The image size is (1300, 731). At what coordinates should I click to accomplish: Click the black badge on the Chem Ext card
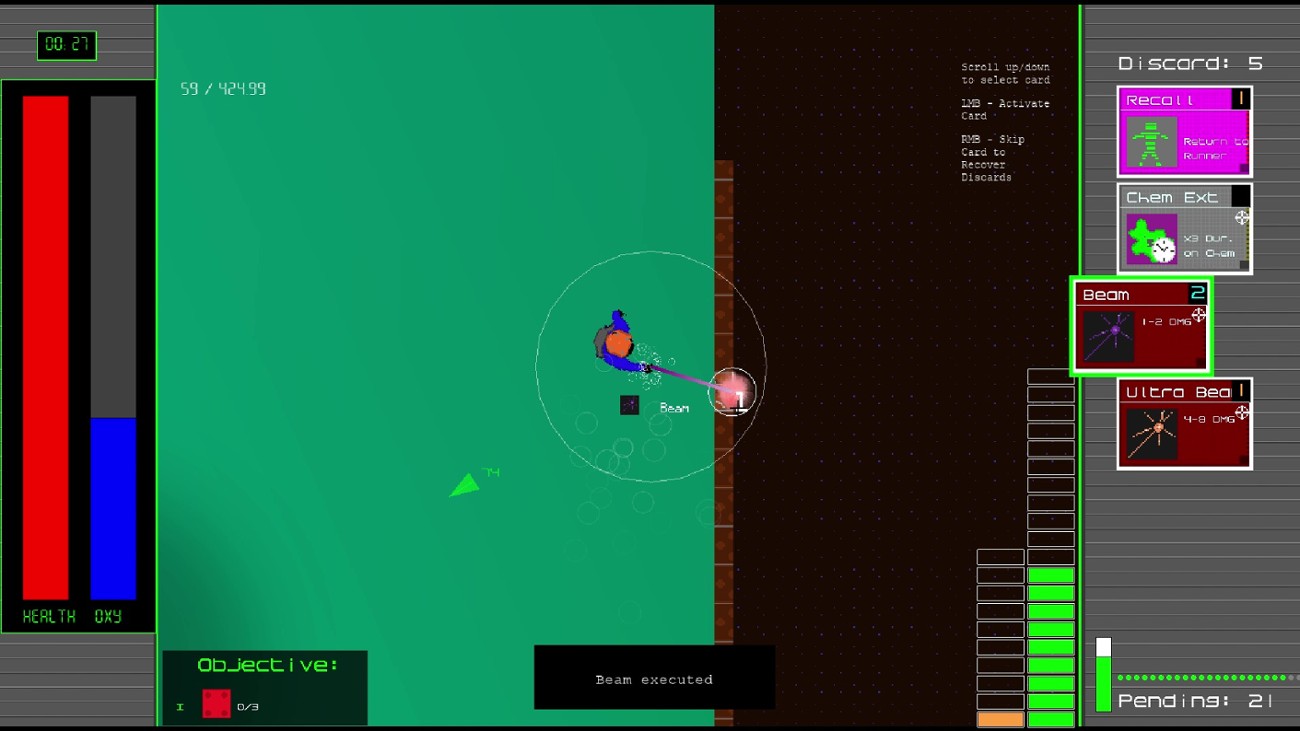(1238, 196)
